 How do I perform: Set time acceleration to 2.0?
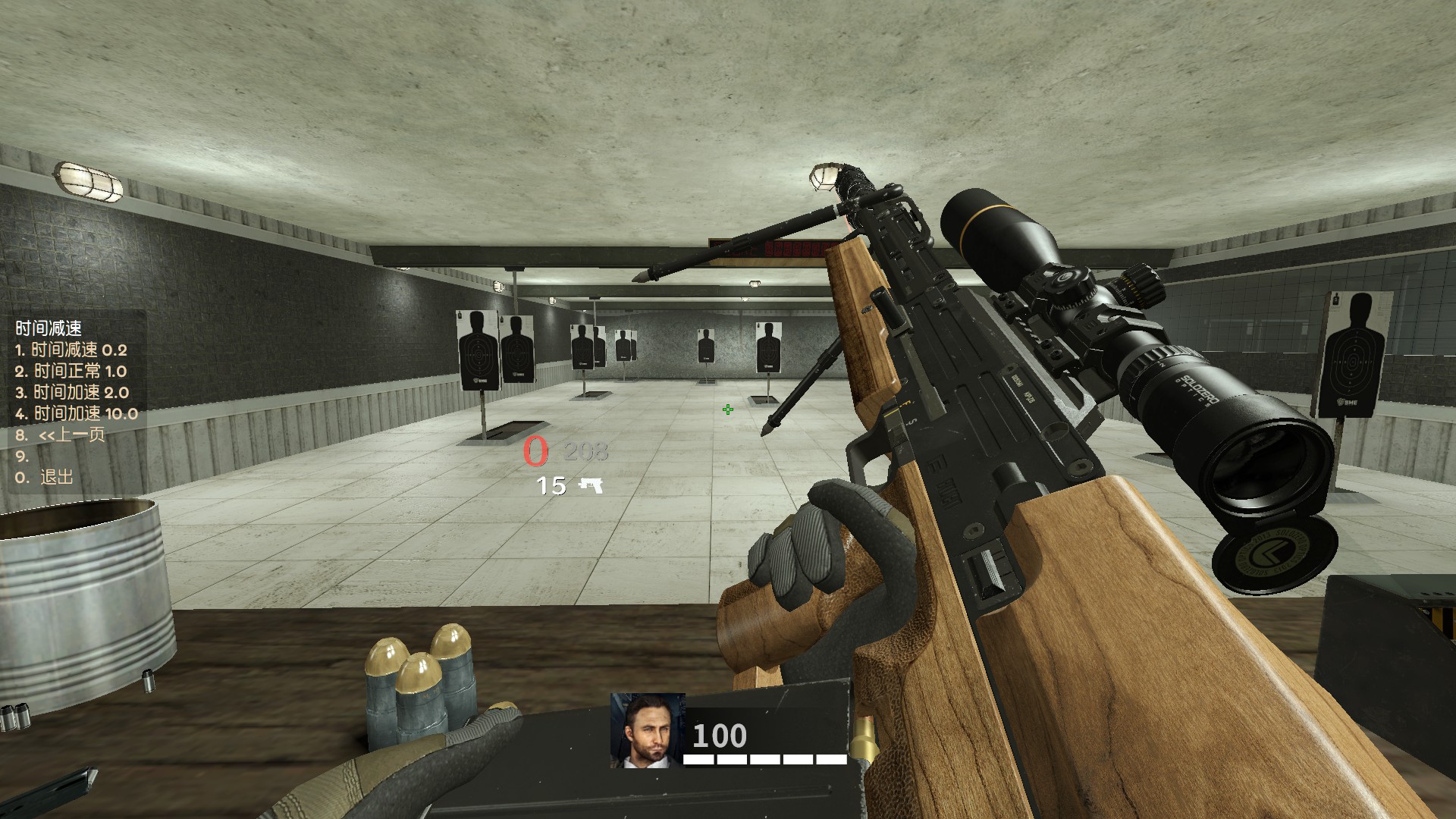coord(72,392)
